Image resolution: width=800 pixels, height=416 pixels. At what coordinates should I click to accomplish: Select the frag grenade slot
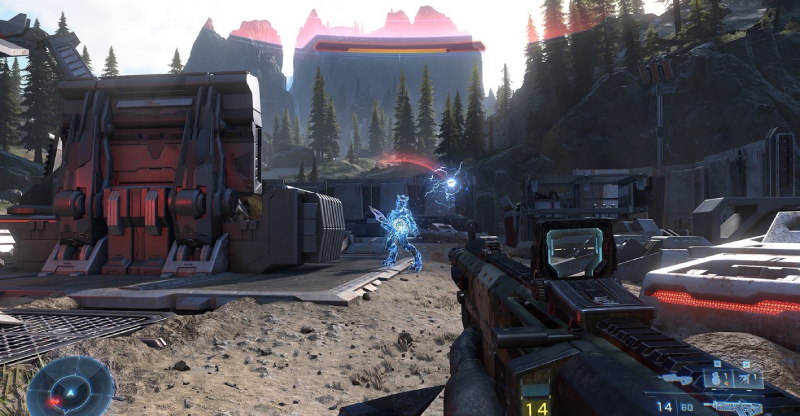pos(718,378)
